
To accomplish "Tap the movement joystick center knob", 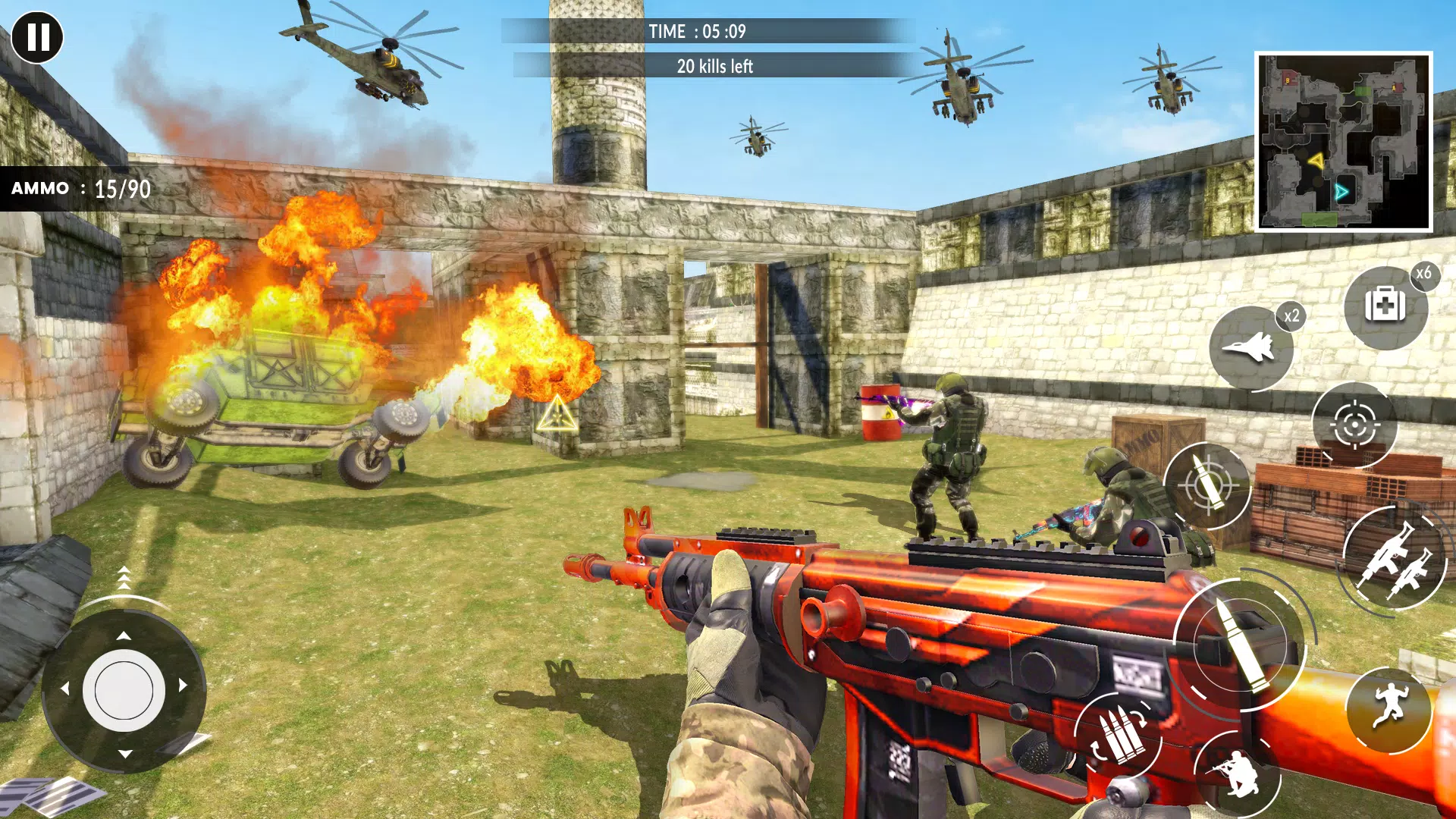I will (124, 690).
